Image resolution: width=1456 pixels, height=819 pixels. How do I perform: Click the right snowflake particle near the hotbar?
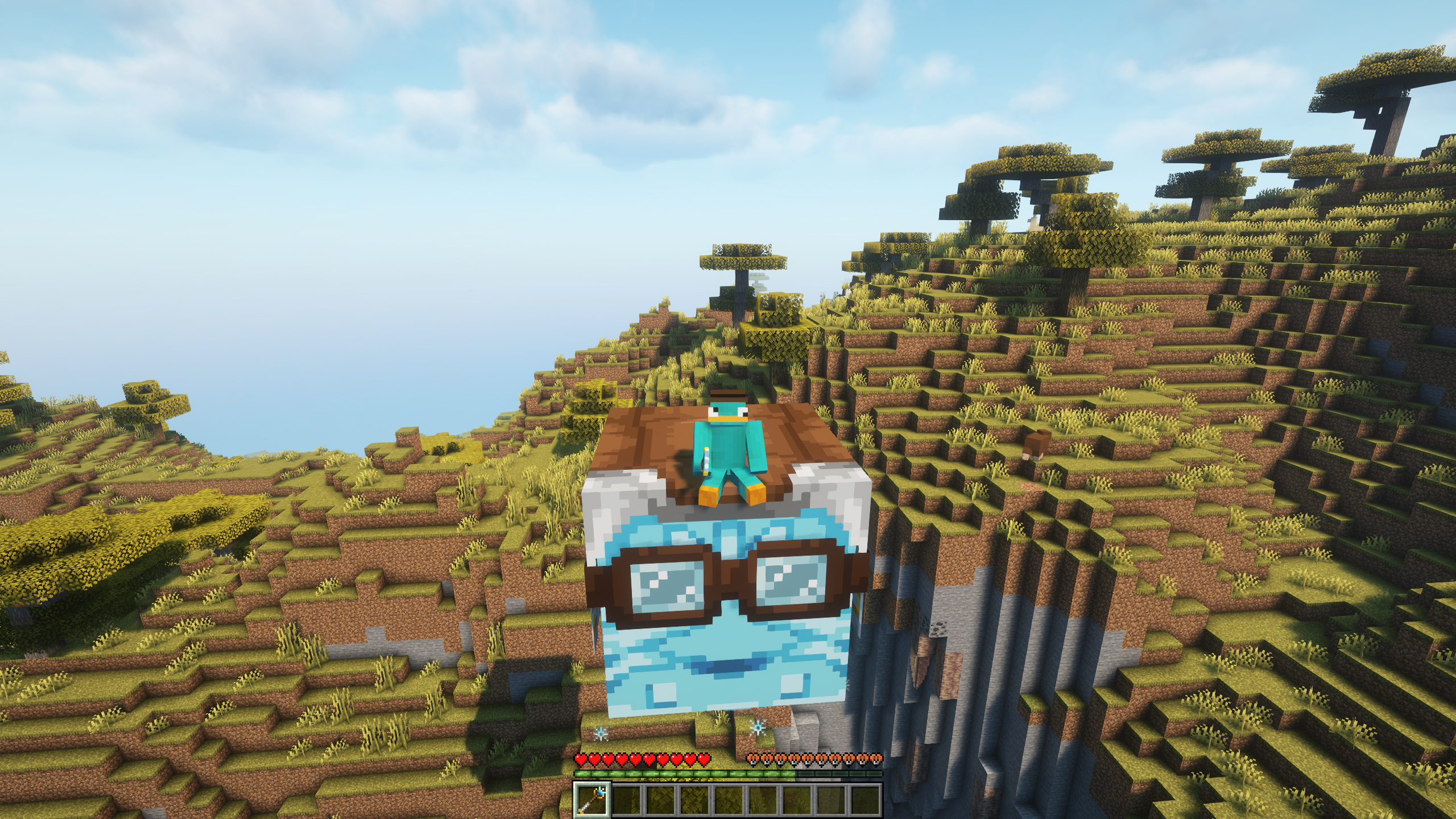point(758,727)
